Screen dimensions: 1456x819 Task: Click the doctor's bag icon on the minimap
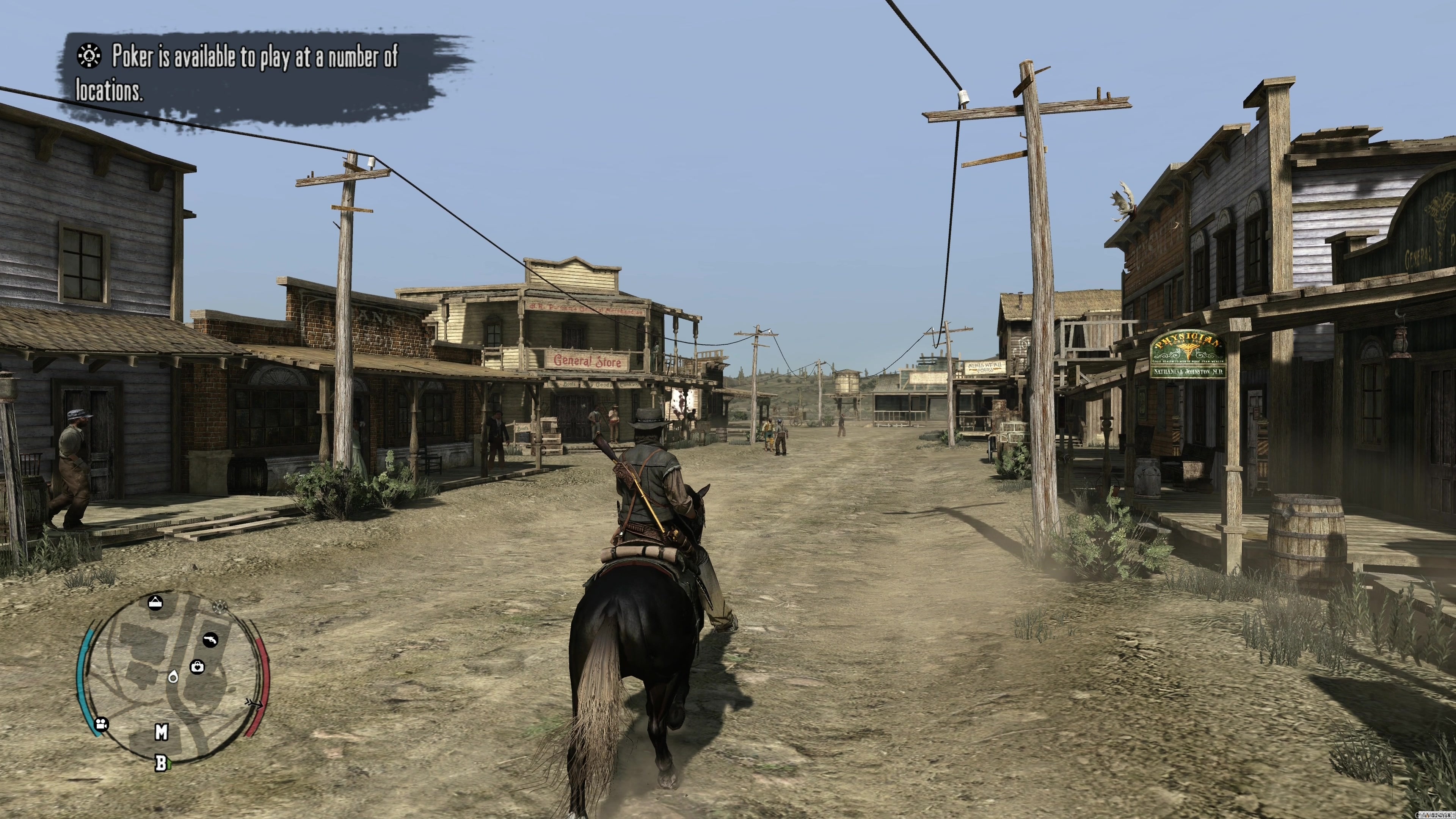[197, 667]
